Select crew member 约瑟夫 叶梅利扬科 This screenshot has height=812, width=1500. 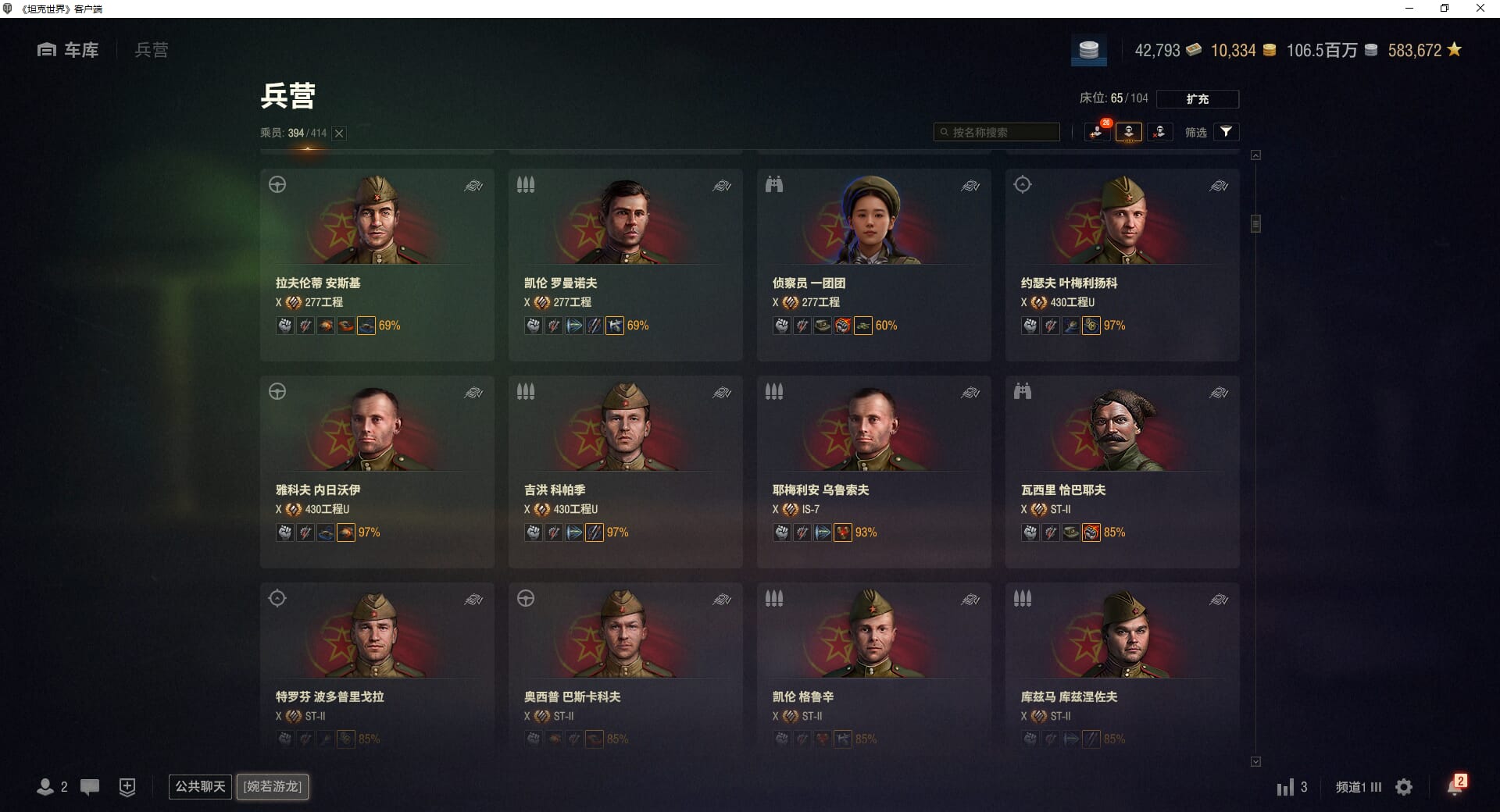click(x=1122, y=264)
